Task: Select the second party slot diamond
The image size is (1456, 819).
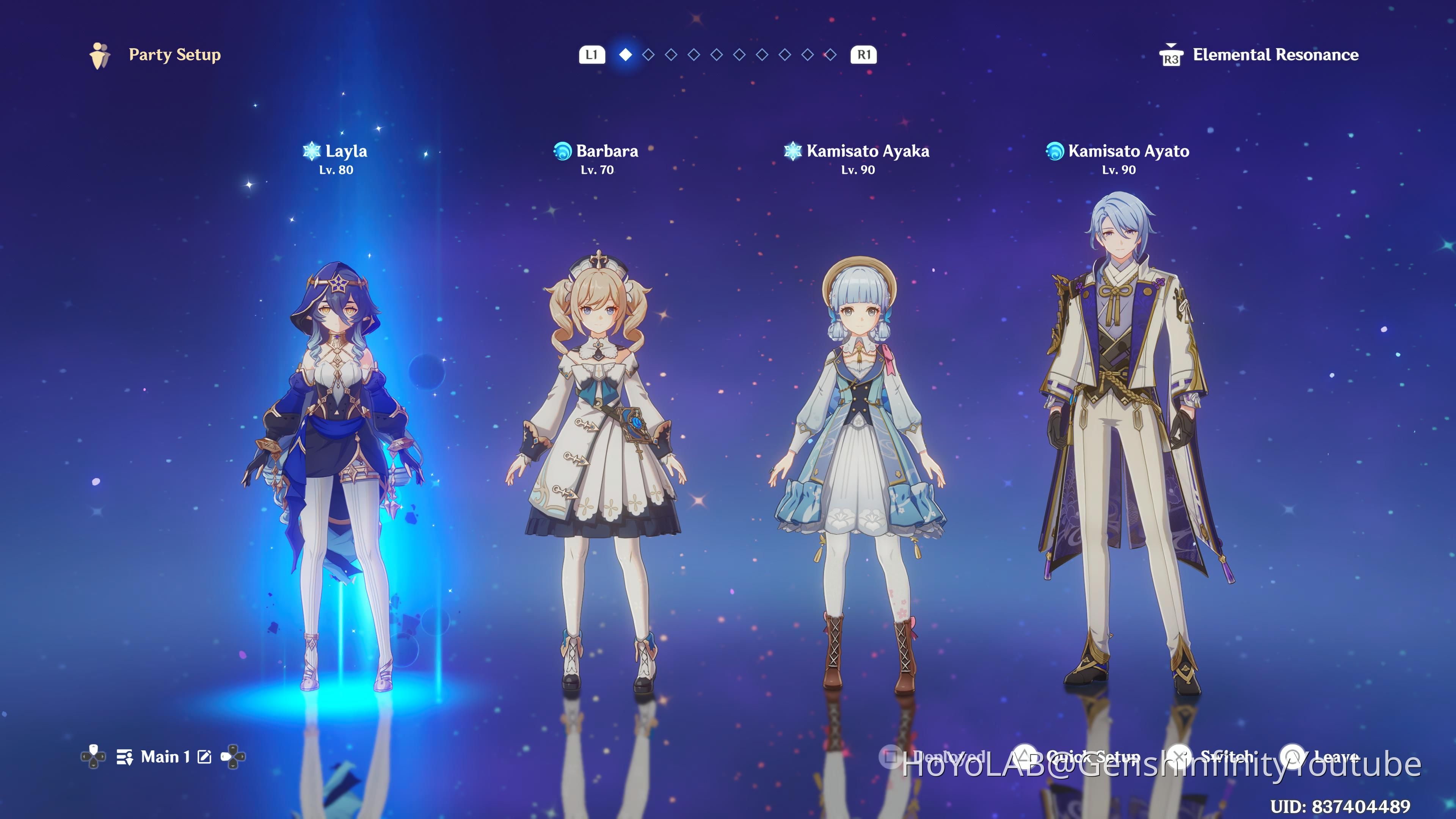Action: click(649, 55)
